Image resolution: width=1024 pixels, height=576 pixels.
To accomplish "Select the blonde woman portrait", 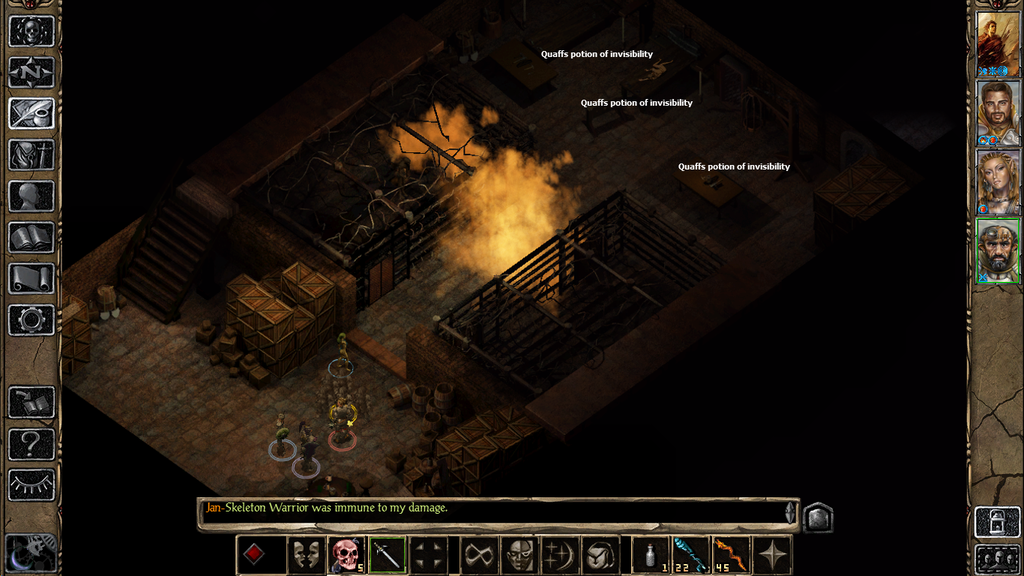I will click(x=998, y=181).
